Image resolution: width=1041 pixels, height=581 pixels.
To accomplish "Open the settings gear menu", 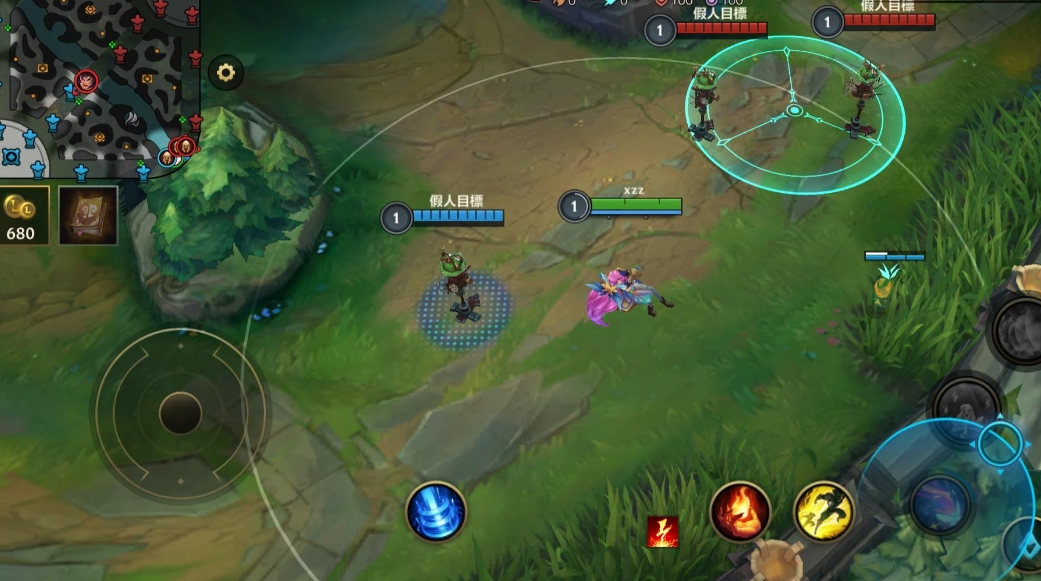I will [226, 72].
